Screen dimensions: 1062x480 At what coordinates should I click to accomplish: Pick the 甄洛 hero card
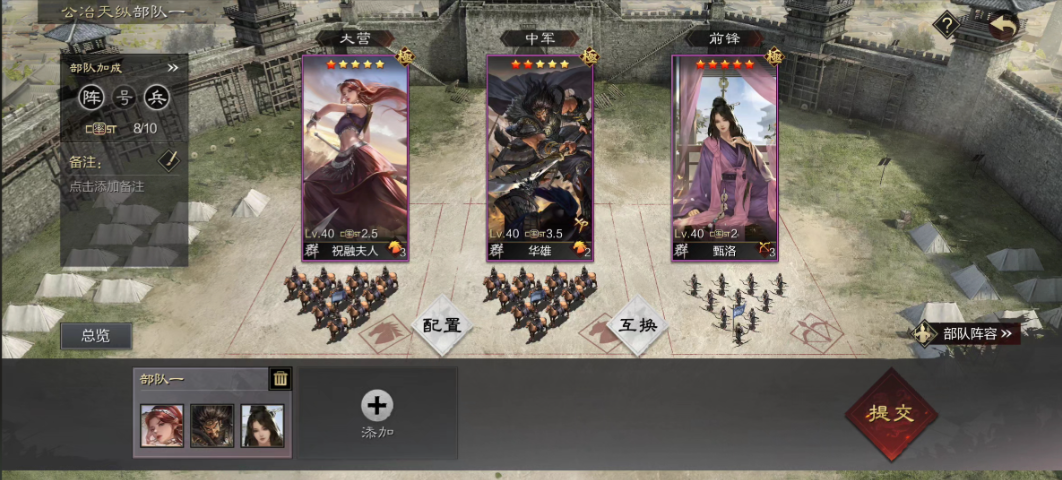click(x=724, y=158)
